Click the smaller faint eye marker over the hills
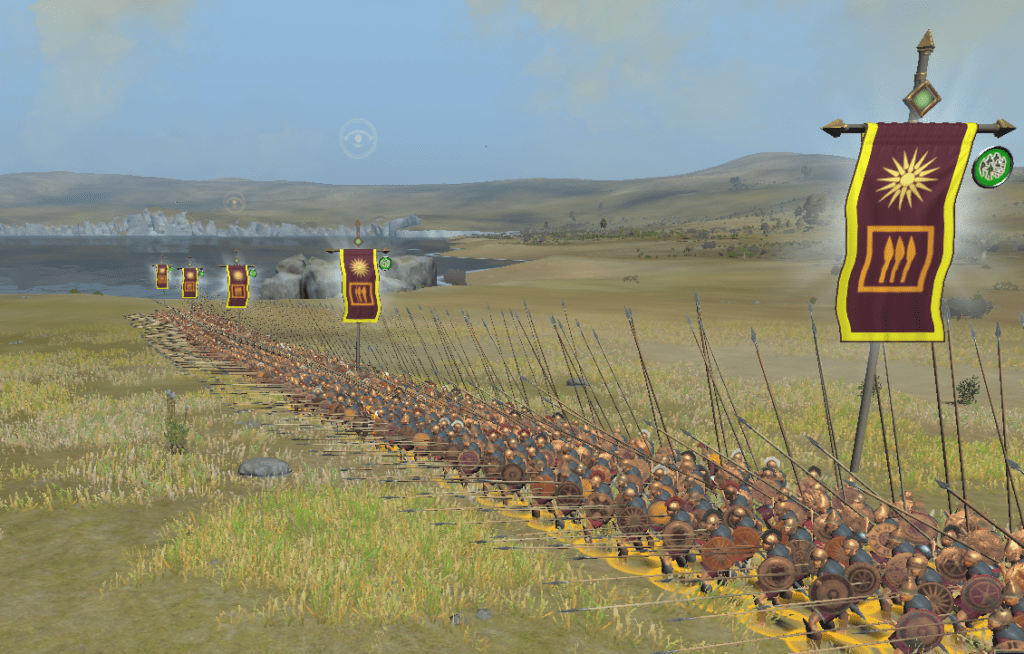Screen dimensions: 1024x654 click(234, 203)
